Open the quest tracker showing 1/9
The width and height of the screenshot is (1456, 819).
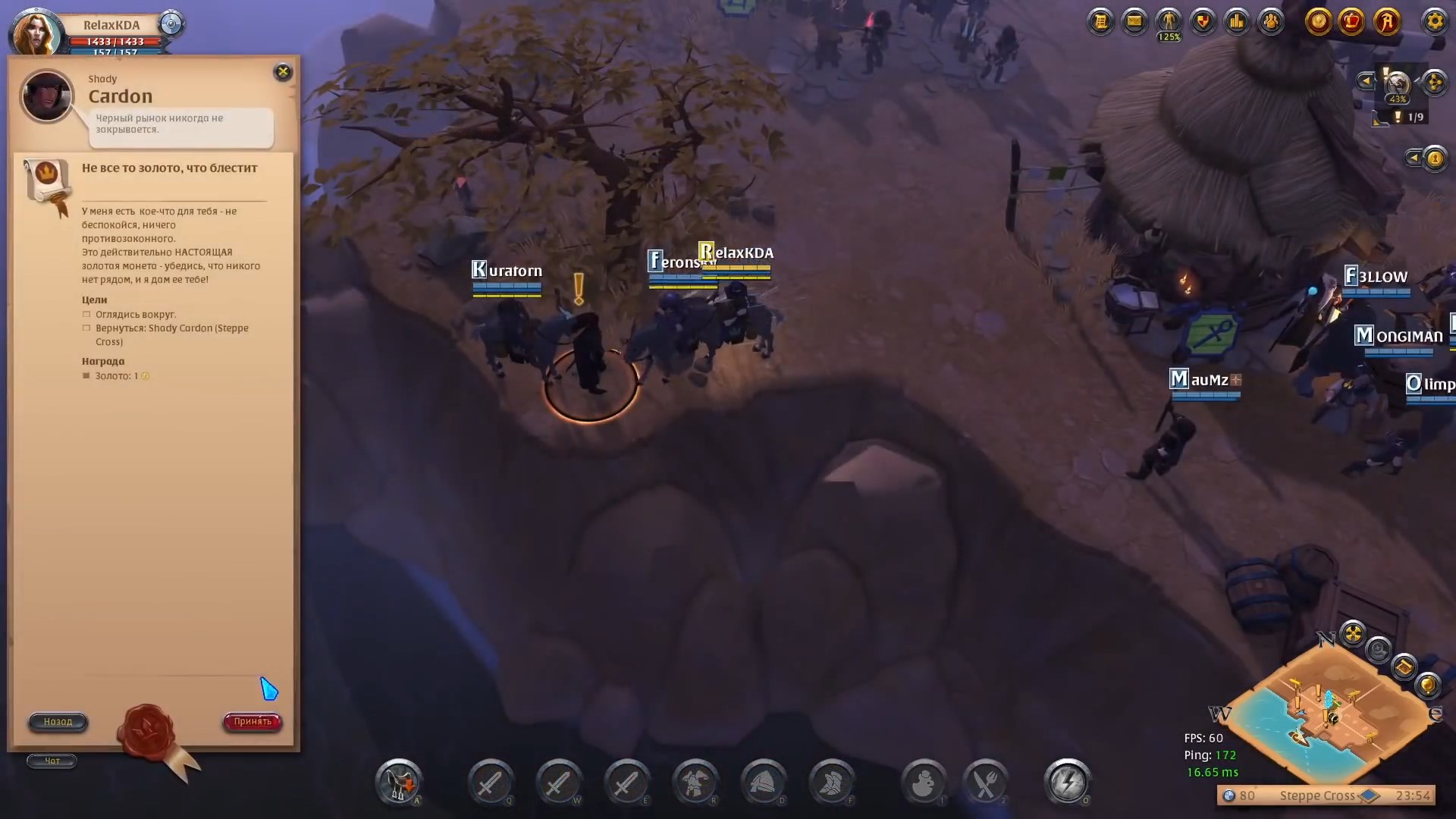(x=1408, y=118)
